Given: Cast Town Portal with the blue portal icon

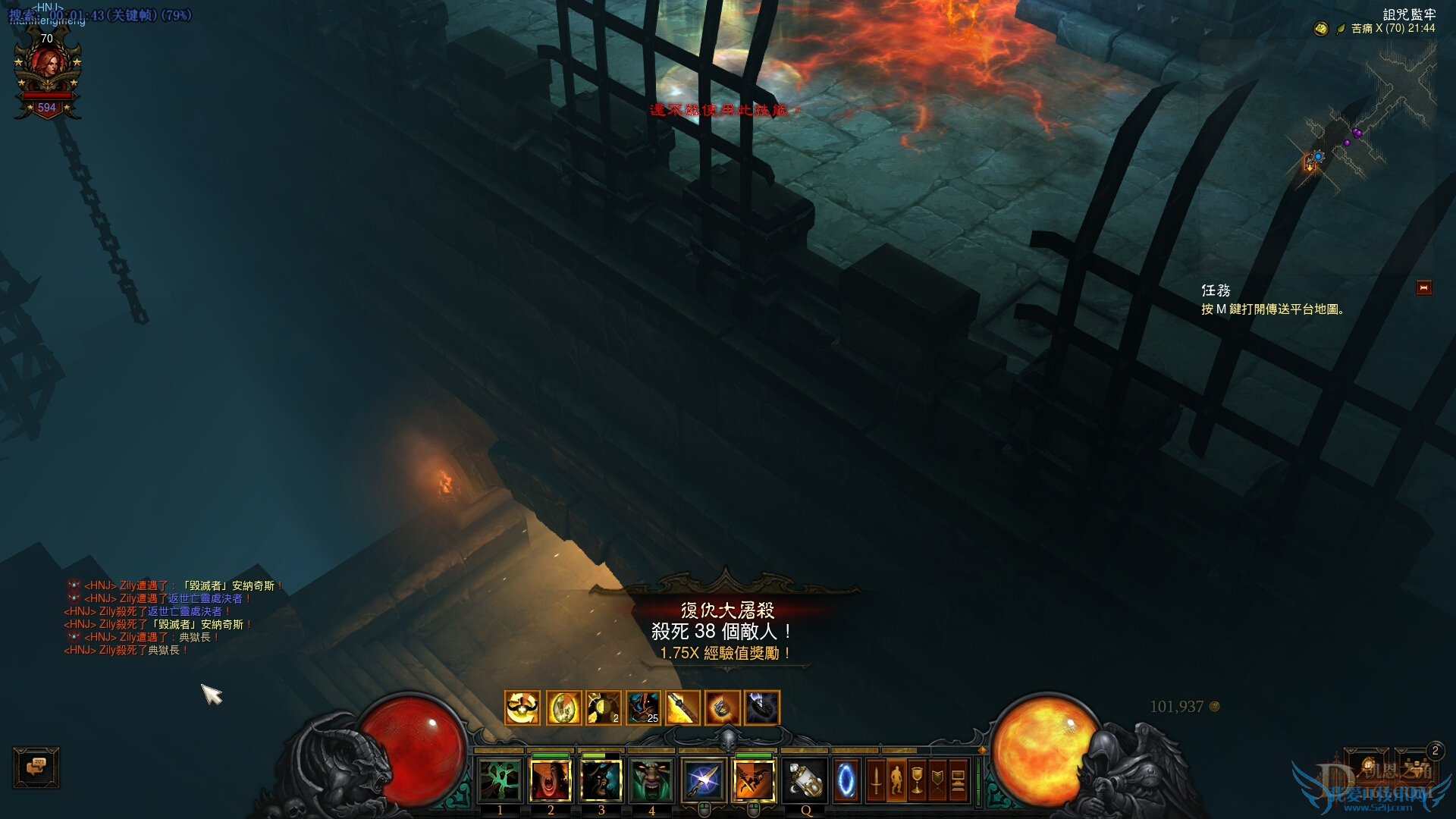Looking at the screenshot, I should [846, 780].
